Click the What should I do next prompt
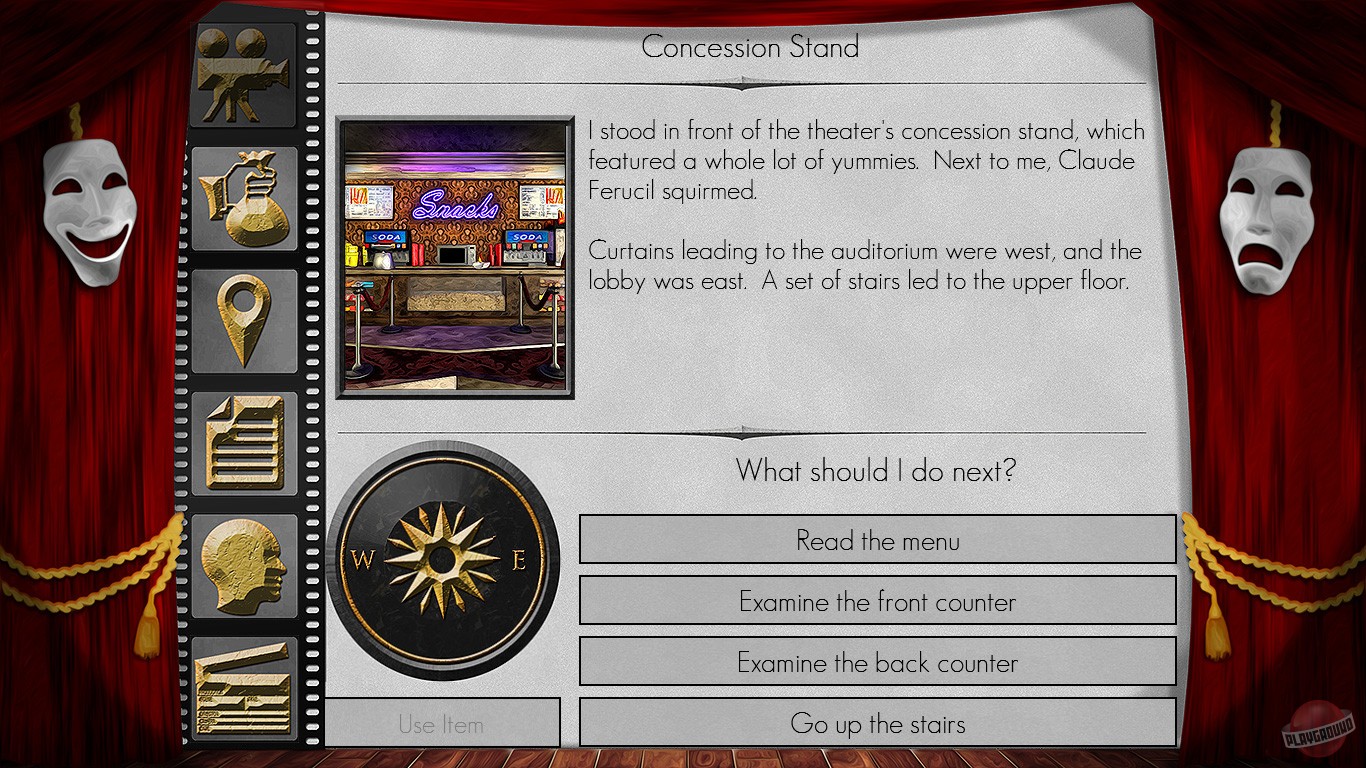 pyautogui.click(x=877, y=471)
